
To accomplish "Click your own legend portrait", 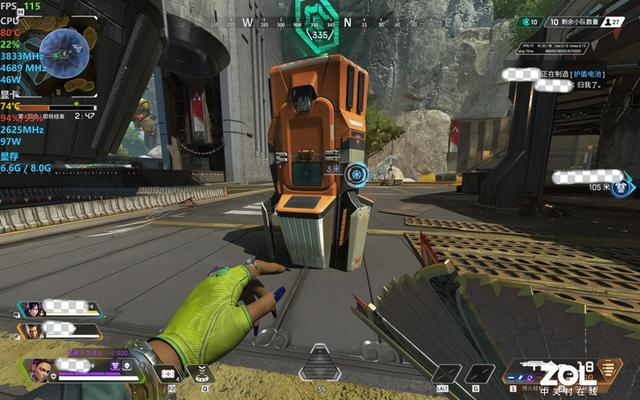I will point(40,369).
